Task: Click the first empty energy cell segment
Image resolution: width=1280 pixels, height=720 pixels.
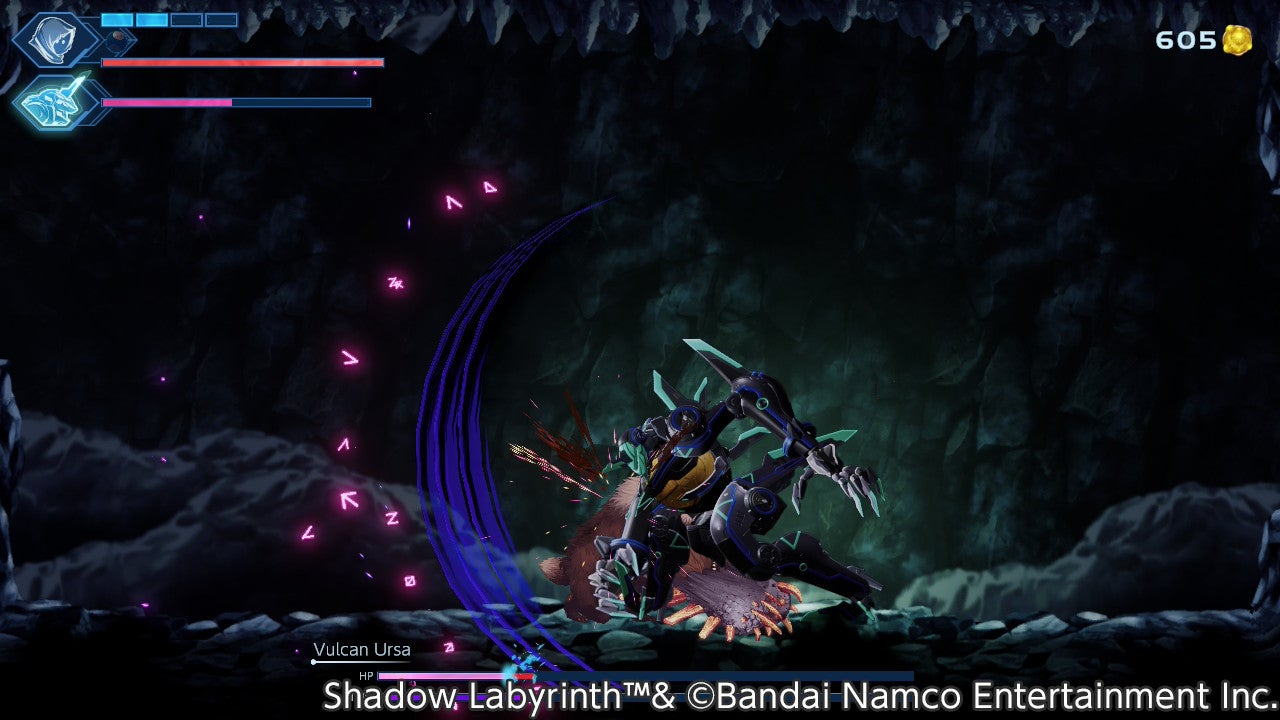Action: tap(187, 20)
